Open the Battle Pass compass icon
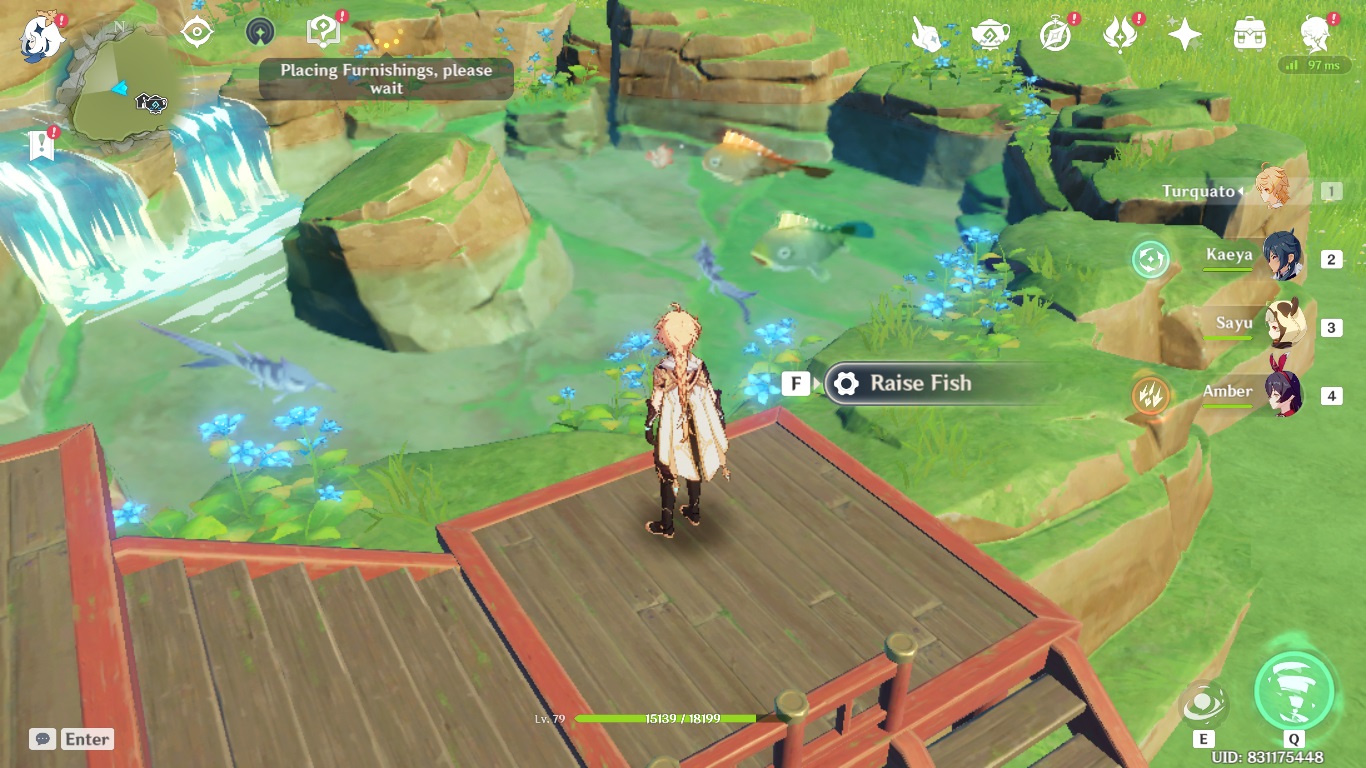The width and height of the screenshot is (1366, 768). click(x=1056, y=33)
